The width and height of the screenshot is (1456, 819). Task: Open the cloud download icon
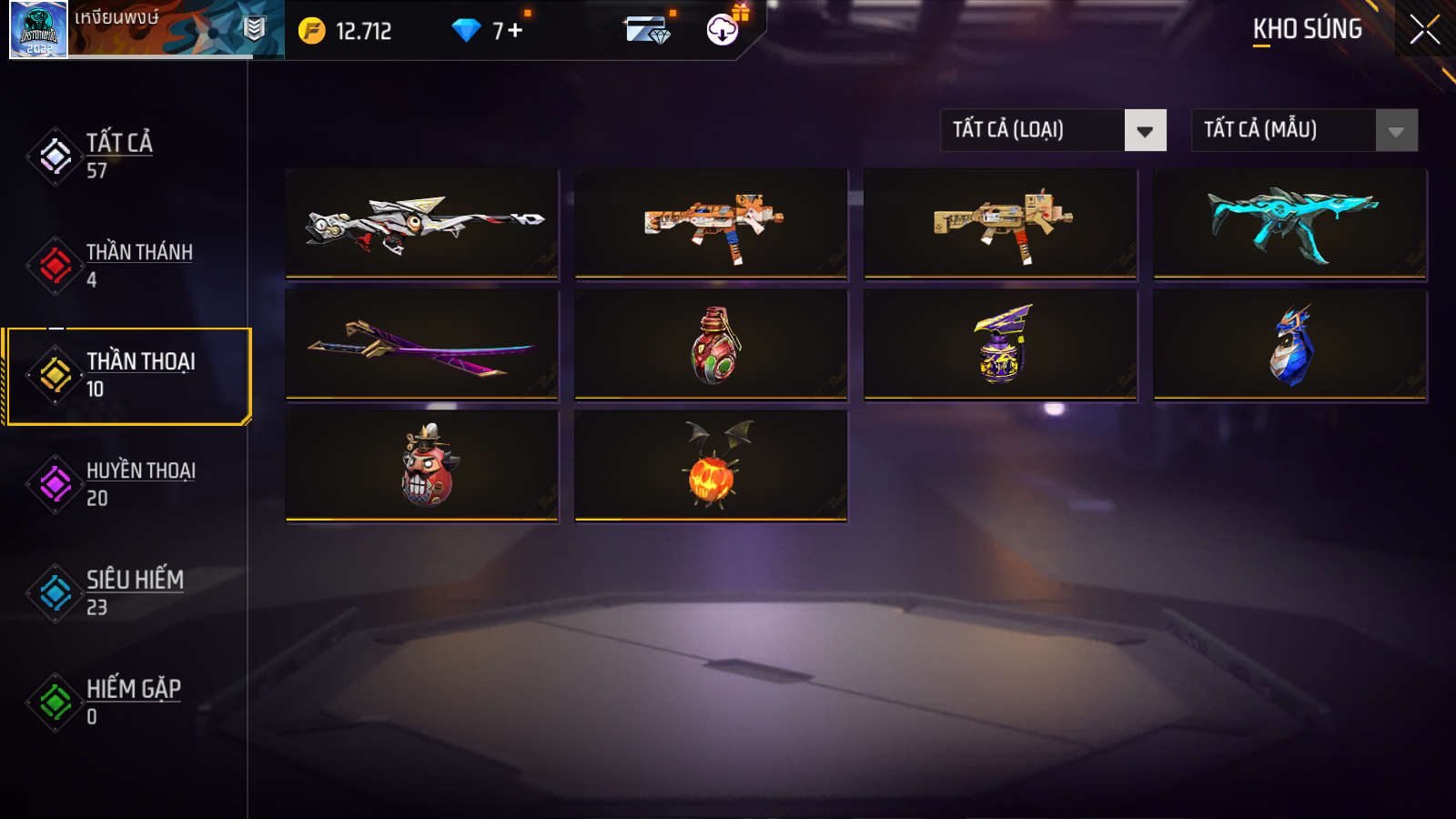click(723, 30)
